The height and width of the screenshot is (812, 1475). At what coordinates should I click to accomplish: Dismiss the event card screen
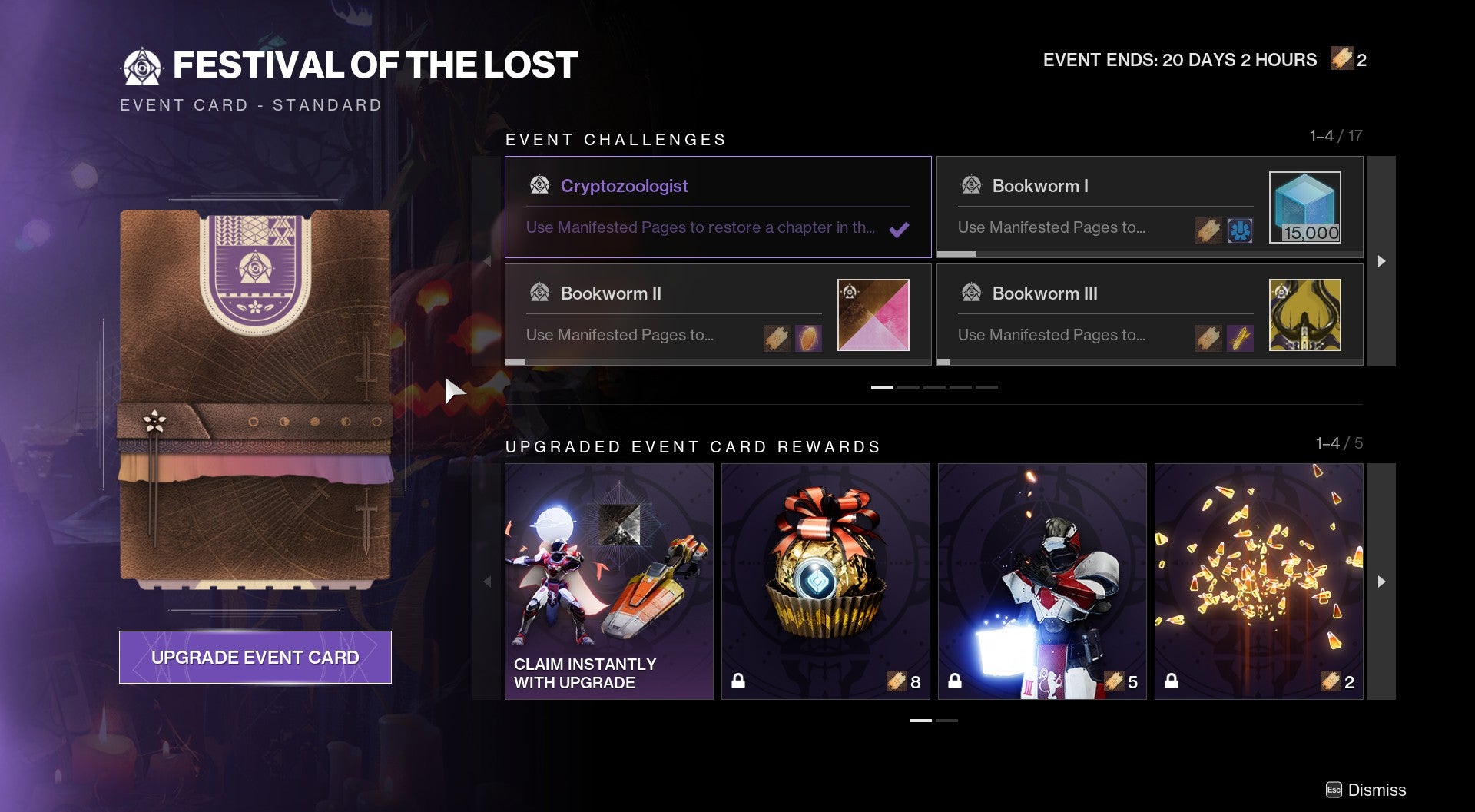click(x=1367, y=790)
